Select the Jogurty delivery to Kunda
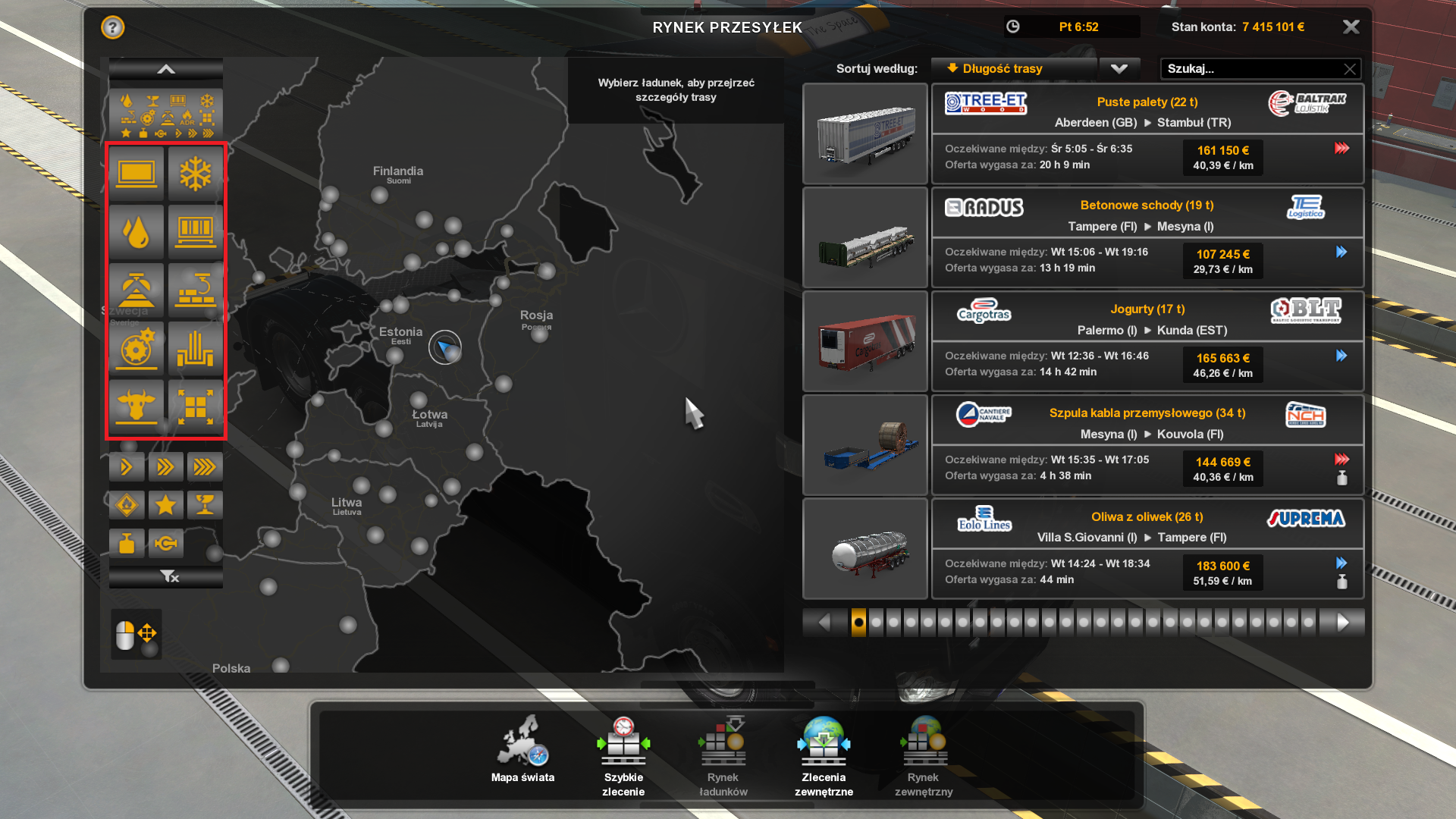This screenshot has width=1456, height=819. click(1147, 341)
